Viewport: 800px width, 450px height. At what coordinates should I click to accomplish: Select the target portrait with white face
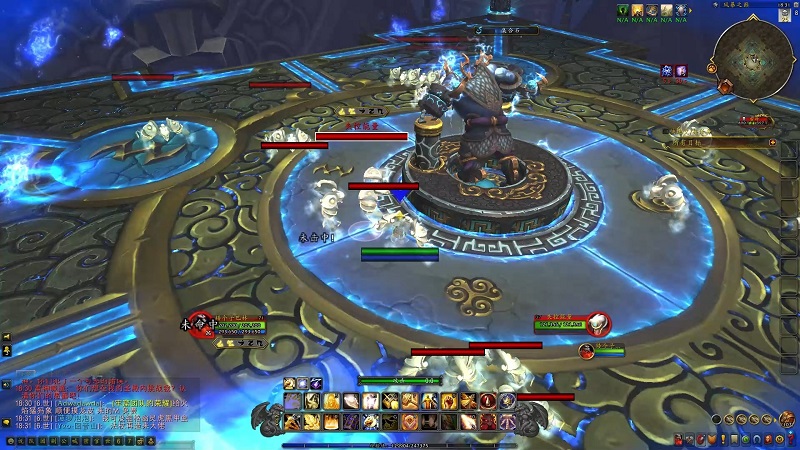coord(598,322)
